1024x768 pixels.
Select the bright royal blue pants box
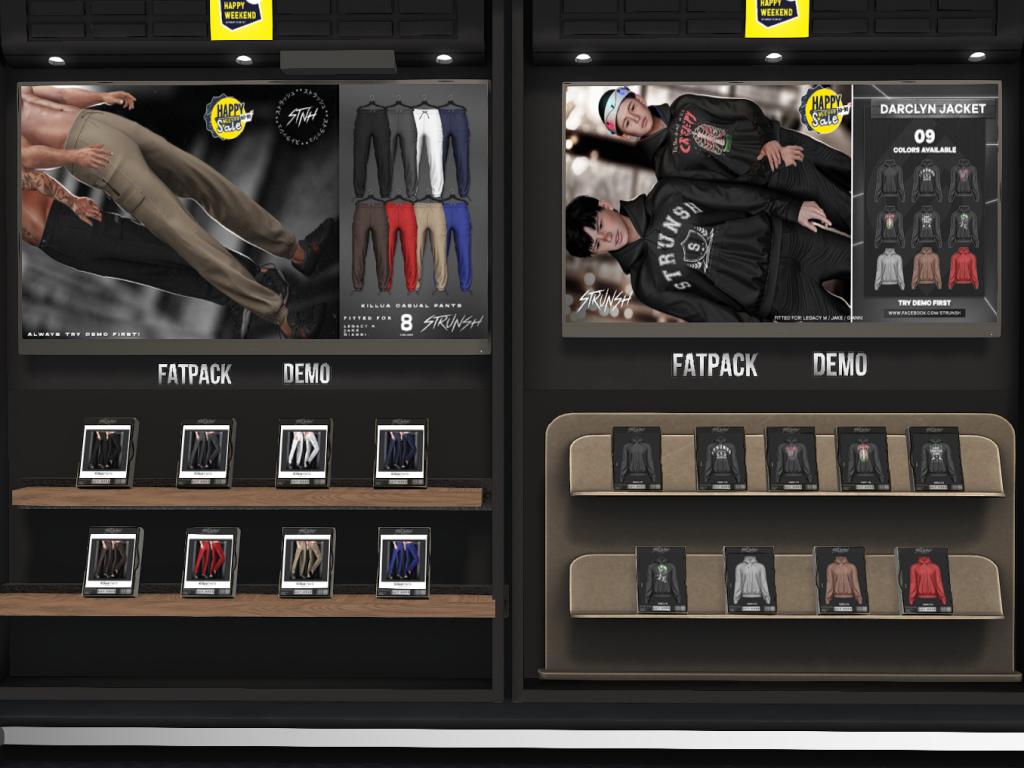click(403, 561)
